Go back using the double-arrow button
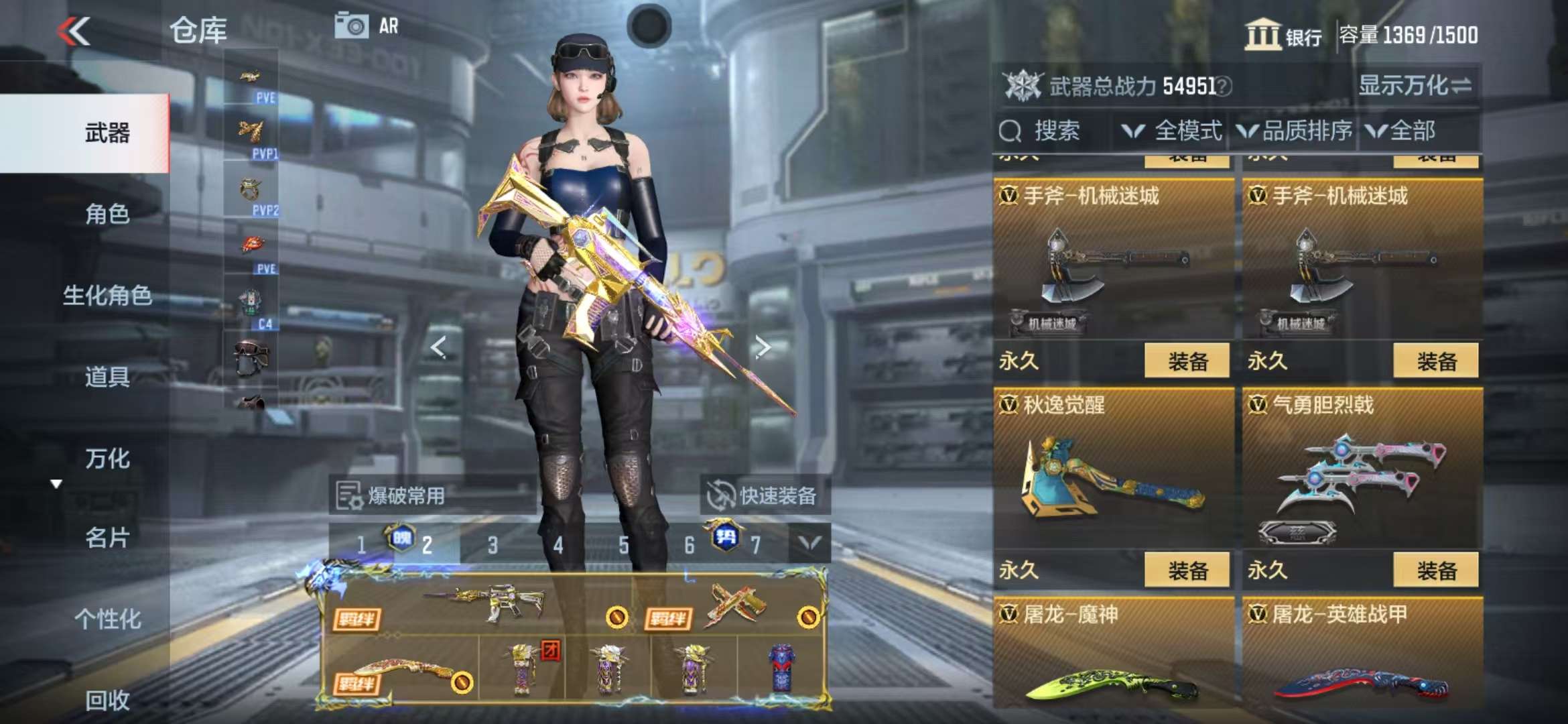 [x=74, y=31]
